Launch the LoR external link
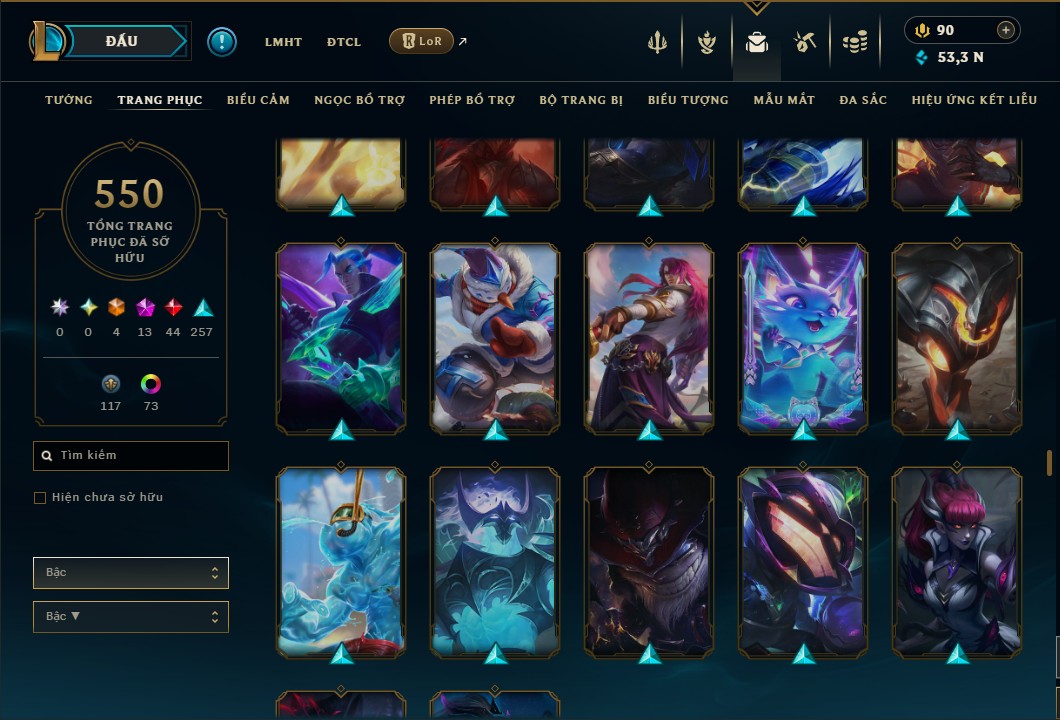This screenshot has width=1060, height=720. coord(422,41)
